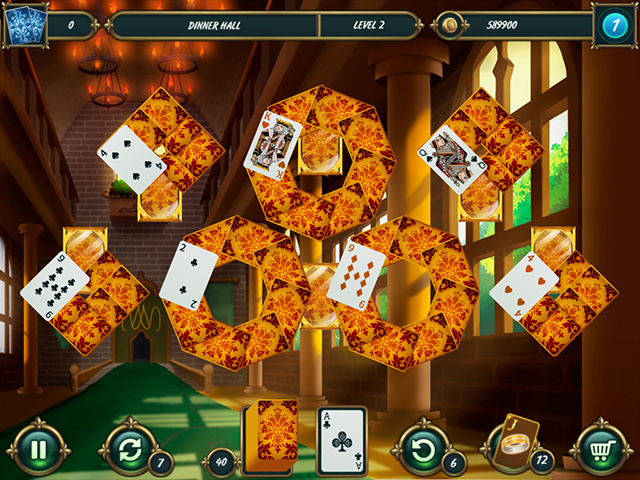Pick the 2 of spades card

[189, 273]
